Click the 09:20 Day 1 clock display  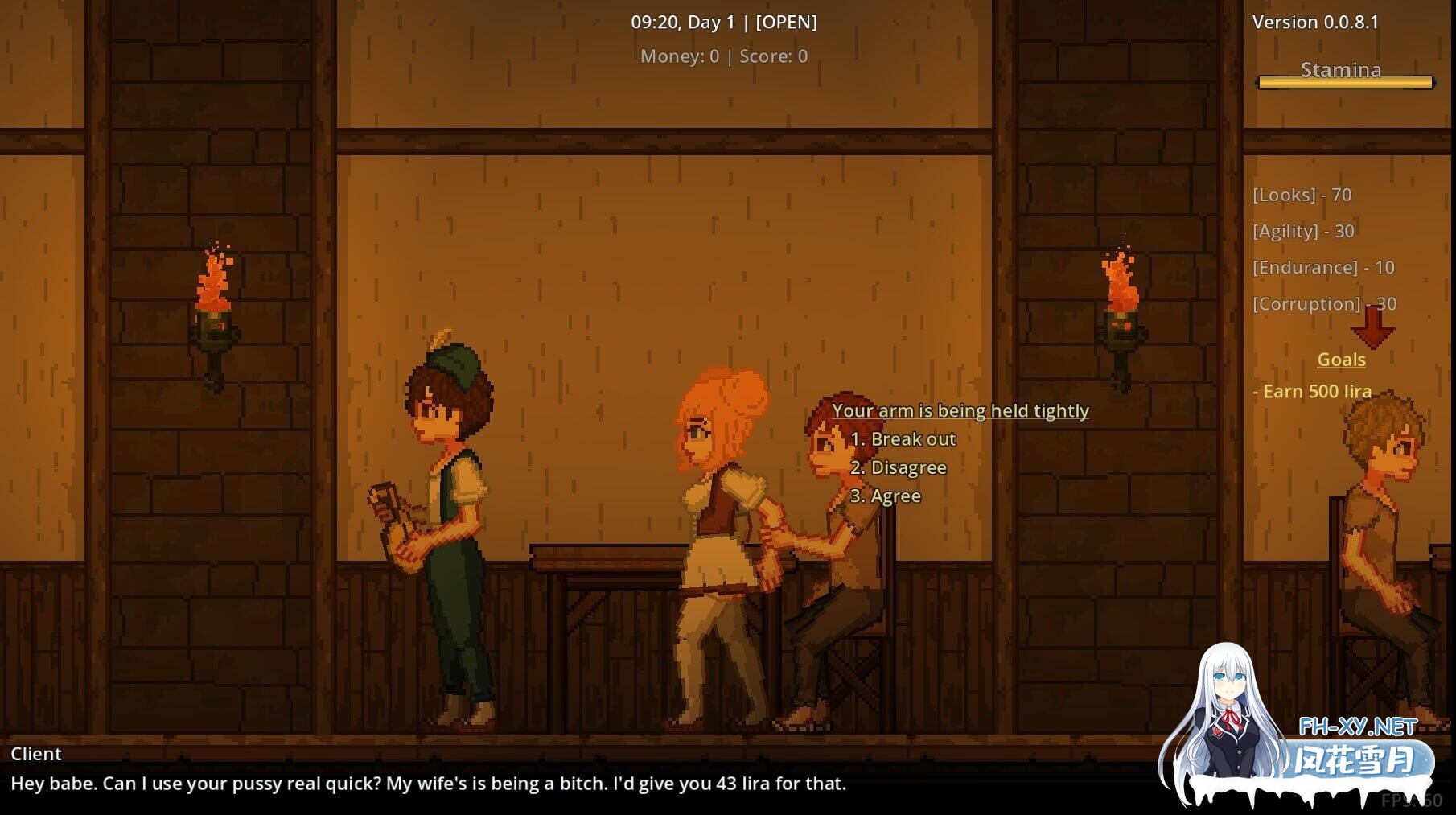[x=682, y=23]
